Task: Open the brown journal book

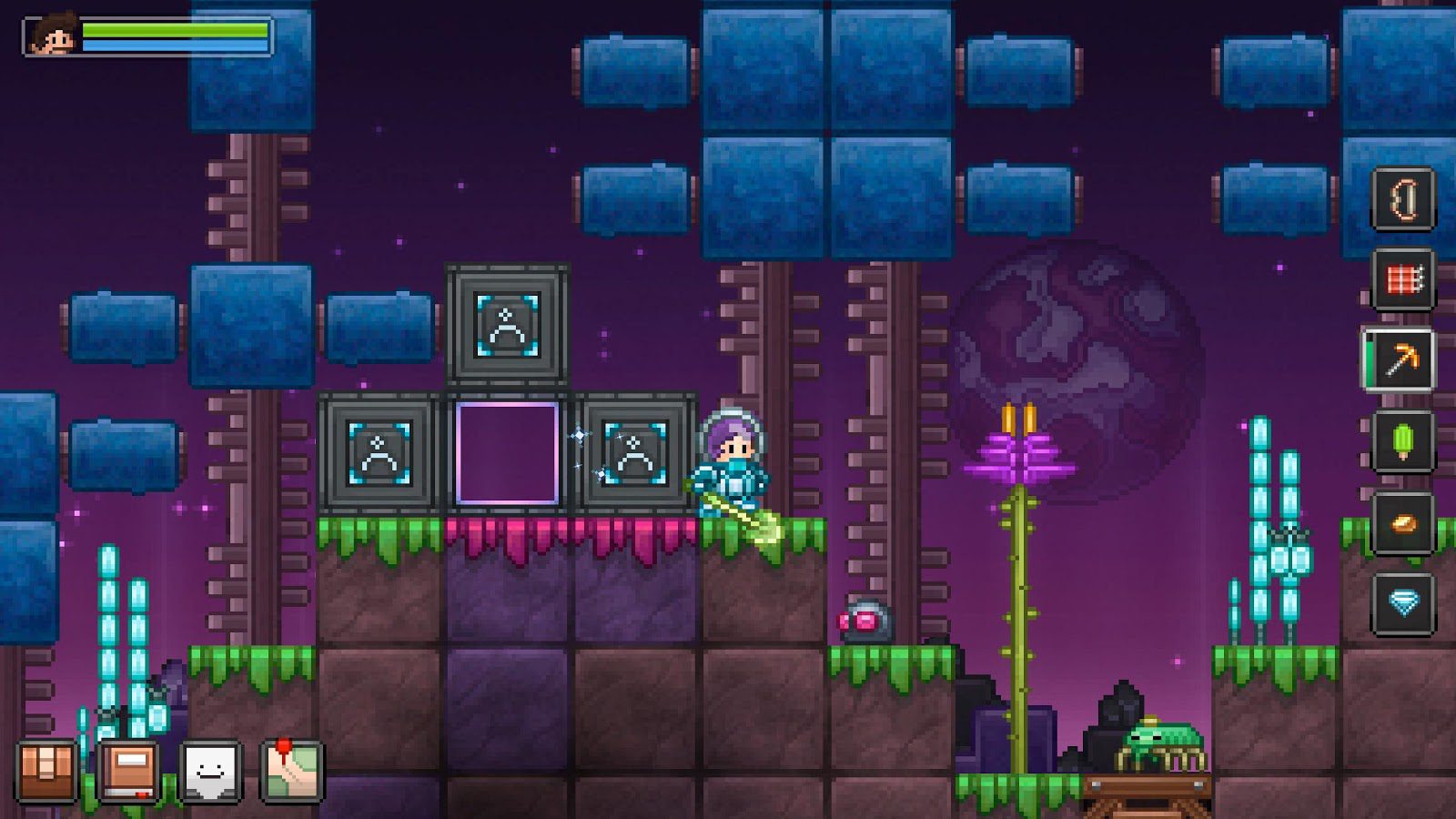Action: tap(128, 771)
